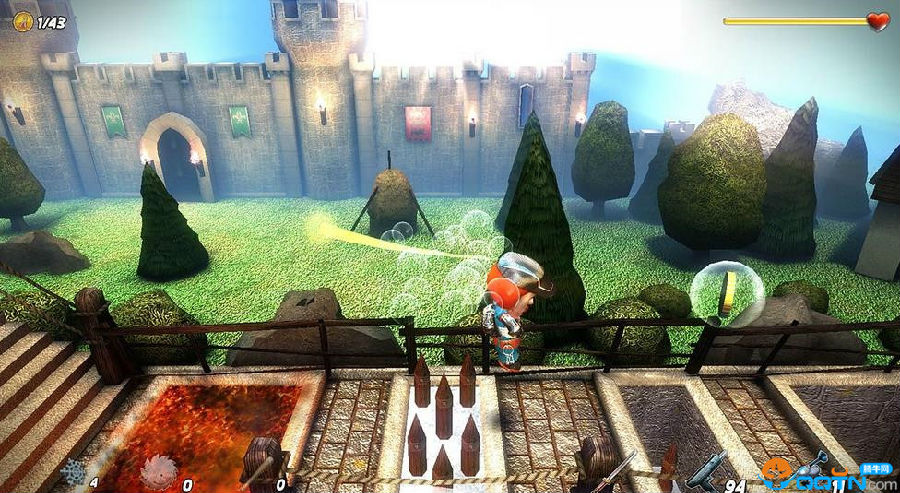Select the pistol weapon with 94 ammo
Viewport: 900px width, 493px height.
pos(706,468)
